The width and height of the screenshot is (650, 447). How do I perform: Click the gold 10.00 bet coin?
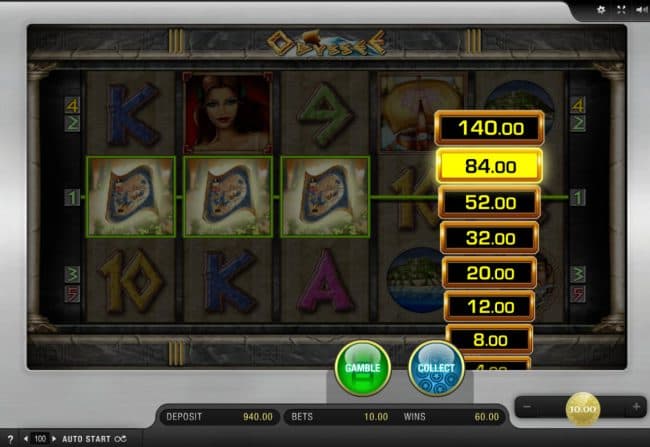[582, 407]
